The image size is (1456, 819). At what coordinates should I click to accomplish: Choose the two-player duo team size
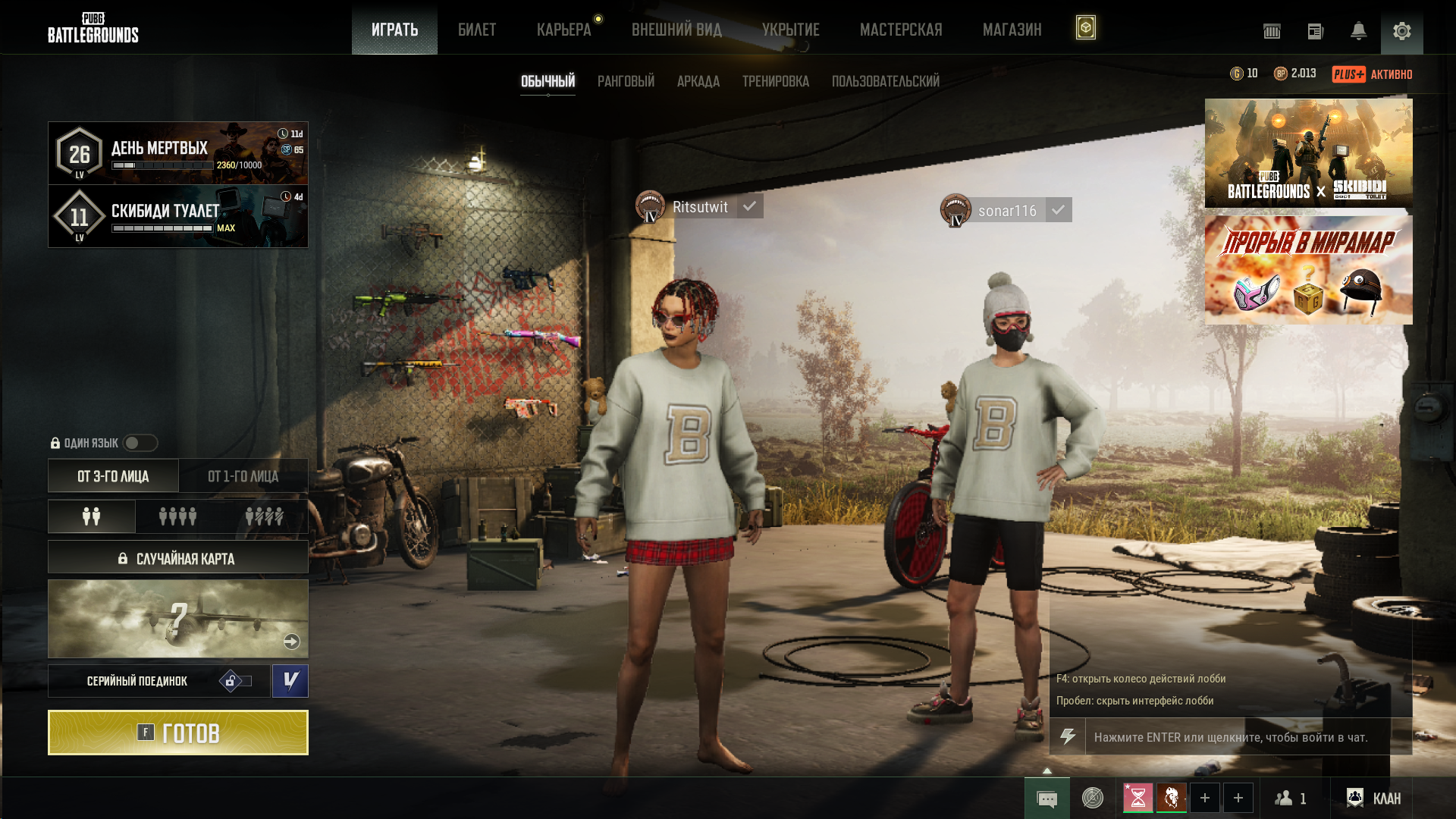pos(92,516)
